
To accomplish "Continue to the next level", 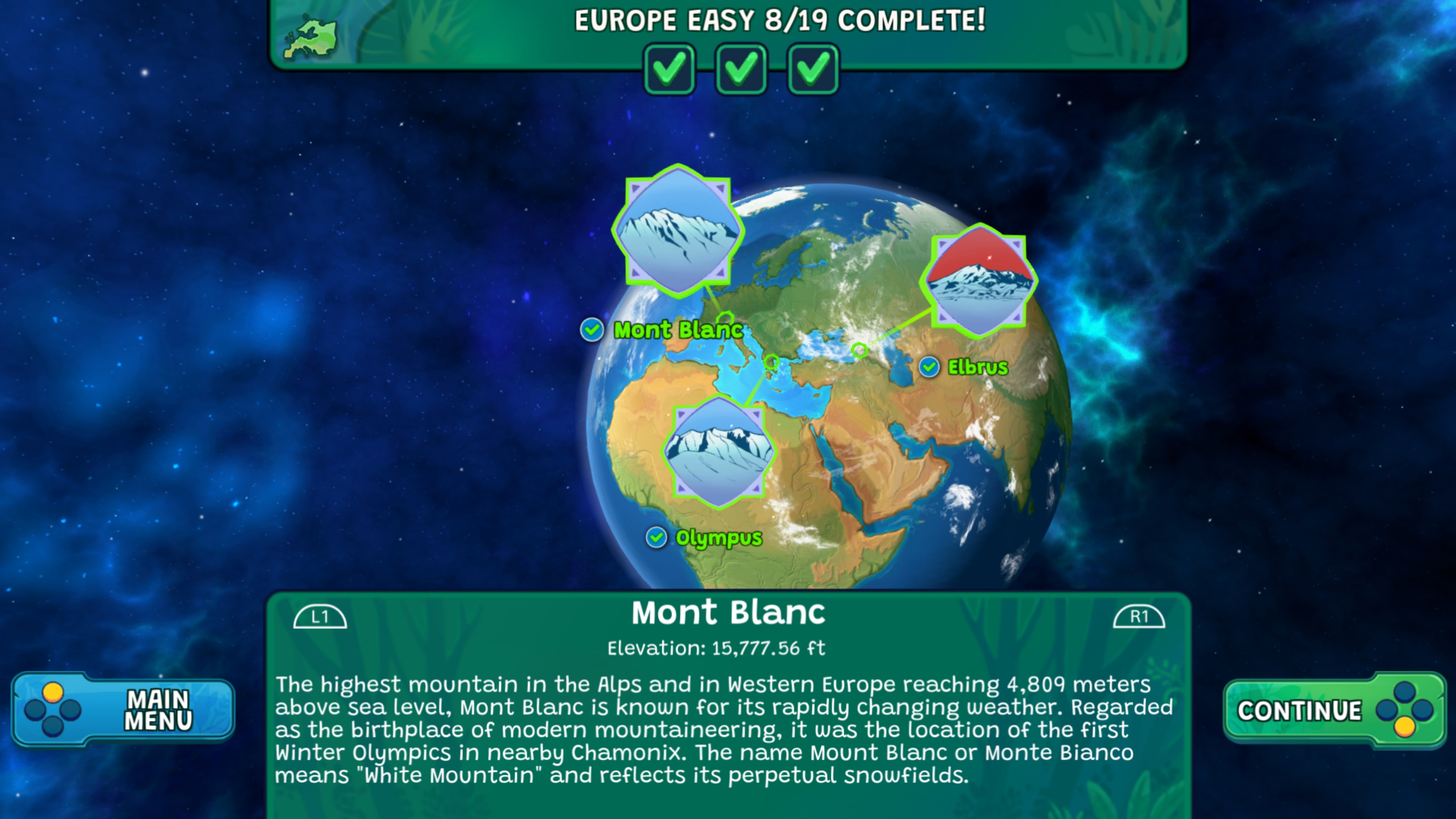I will [x=1333, y=710].
